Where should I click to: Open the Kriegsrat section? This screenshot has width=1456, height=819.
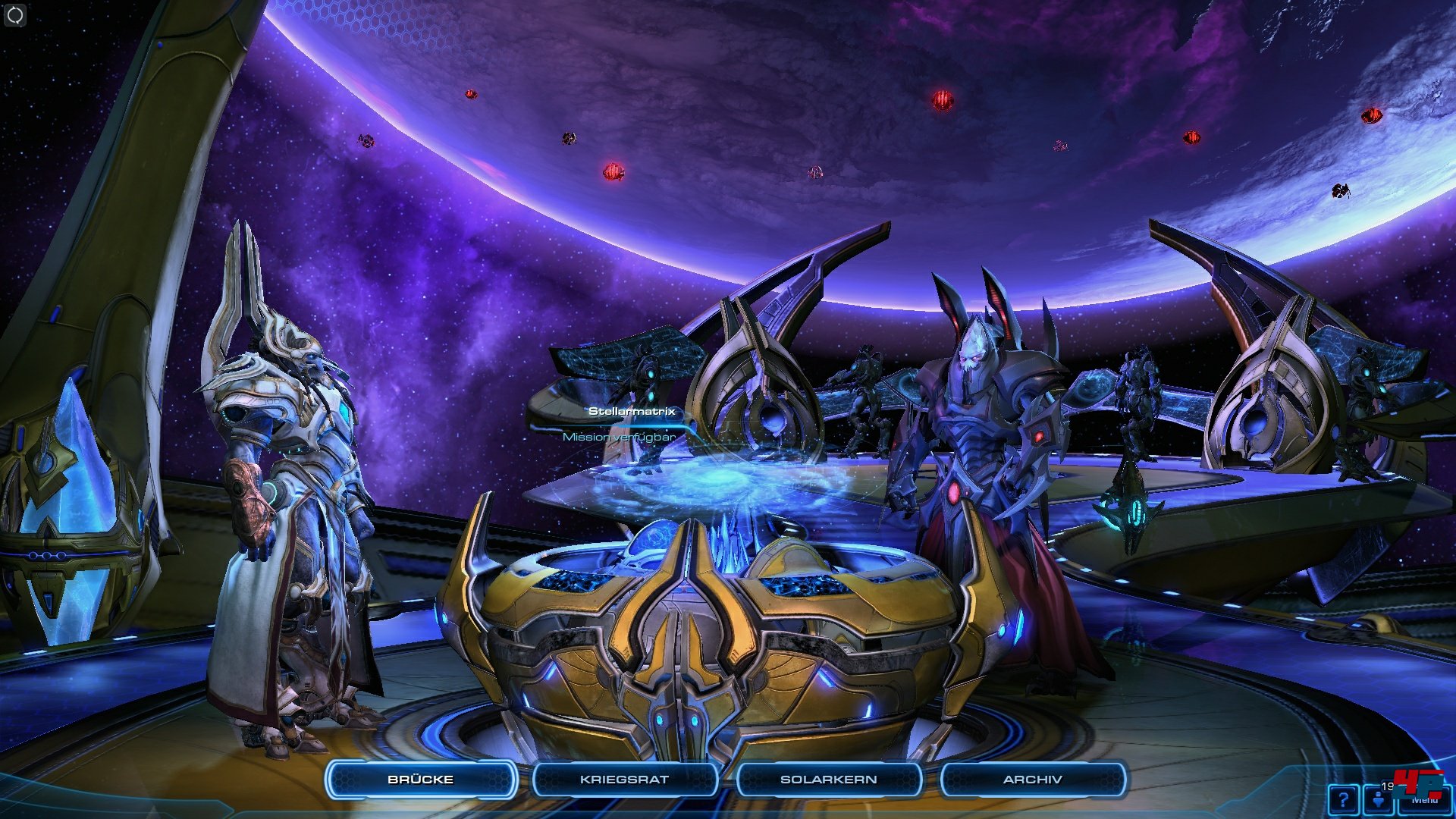(624, 780)
